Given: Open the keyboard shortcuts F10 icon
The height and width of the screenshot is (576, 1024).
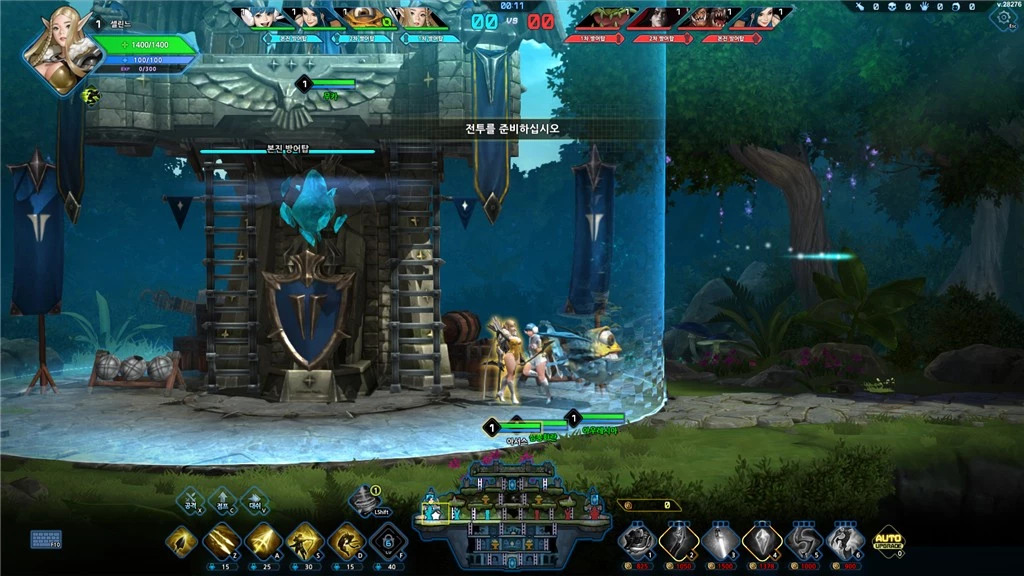Looking at the screenshot, I should pos(45,540).
